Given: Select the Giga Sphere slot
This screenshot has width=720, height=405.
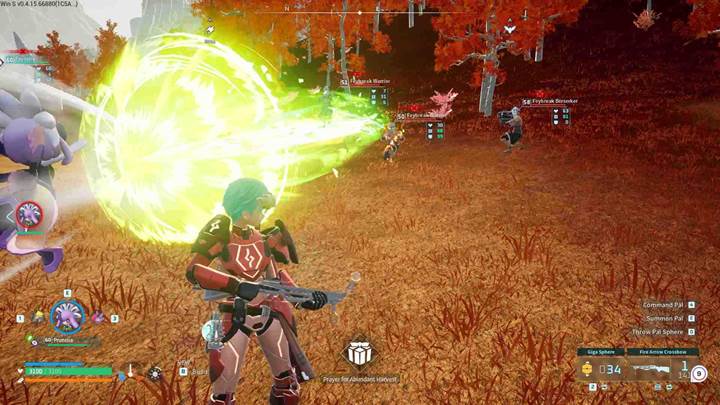Looking at the screenshot, I should click(x=600, y=370).
